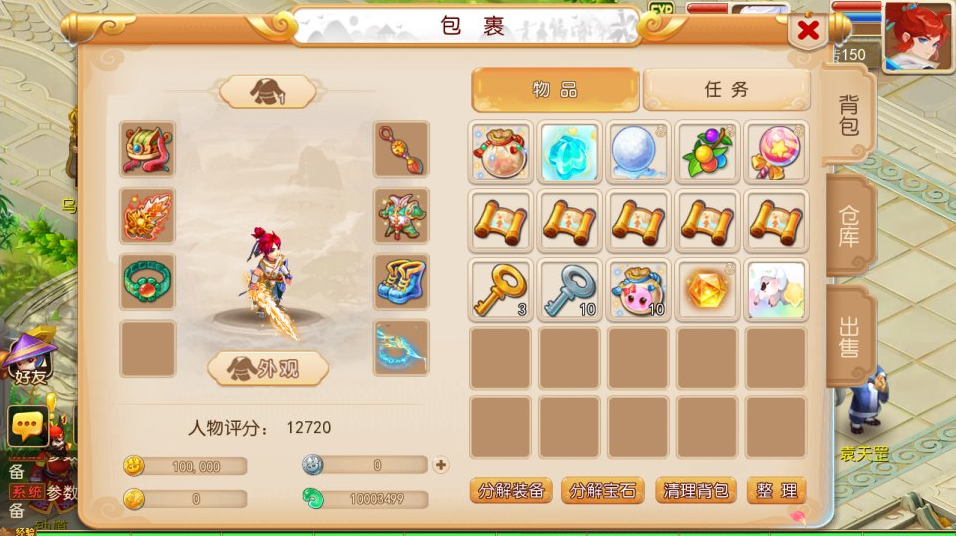Sort items with the 整理 button
956x536 pixels.
(x=776, y=491)
